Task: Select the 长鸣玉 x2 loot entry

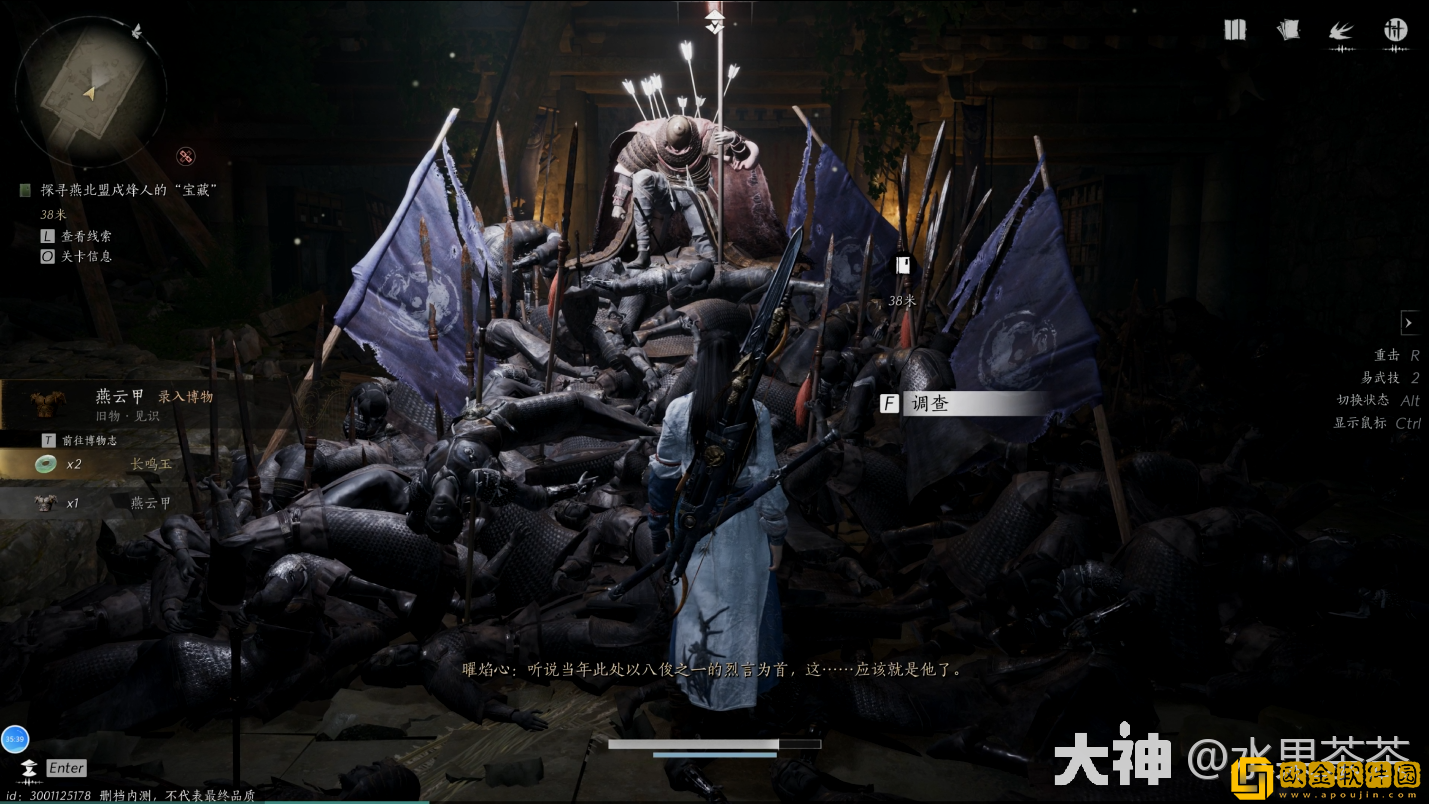Action: [110, 464]
